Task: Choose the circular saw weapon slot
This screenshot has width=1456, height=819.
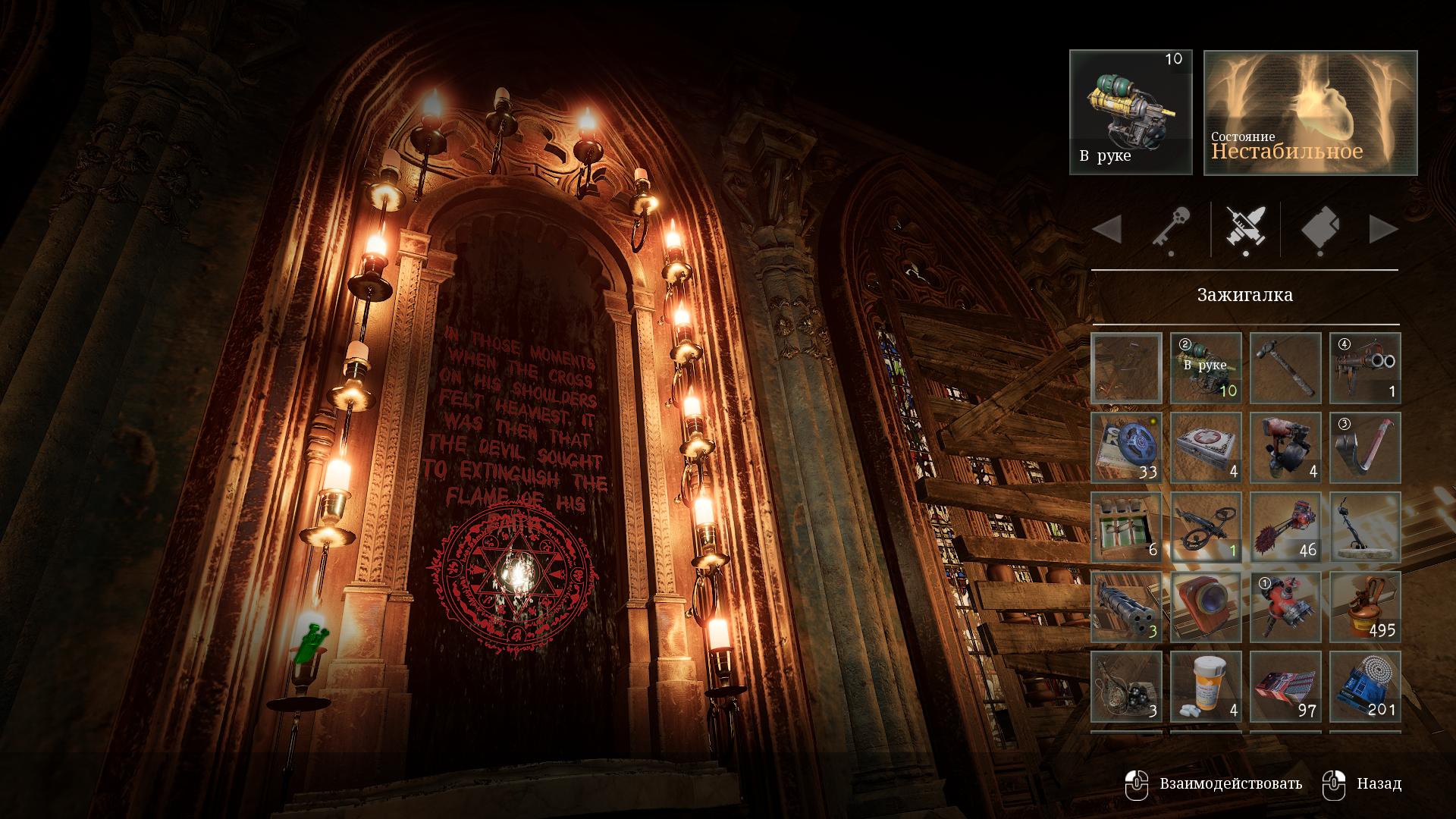Action: tap(1285, 527)
